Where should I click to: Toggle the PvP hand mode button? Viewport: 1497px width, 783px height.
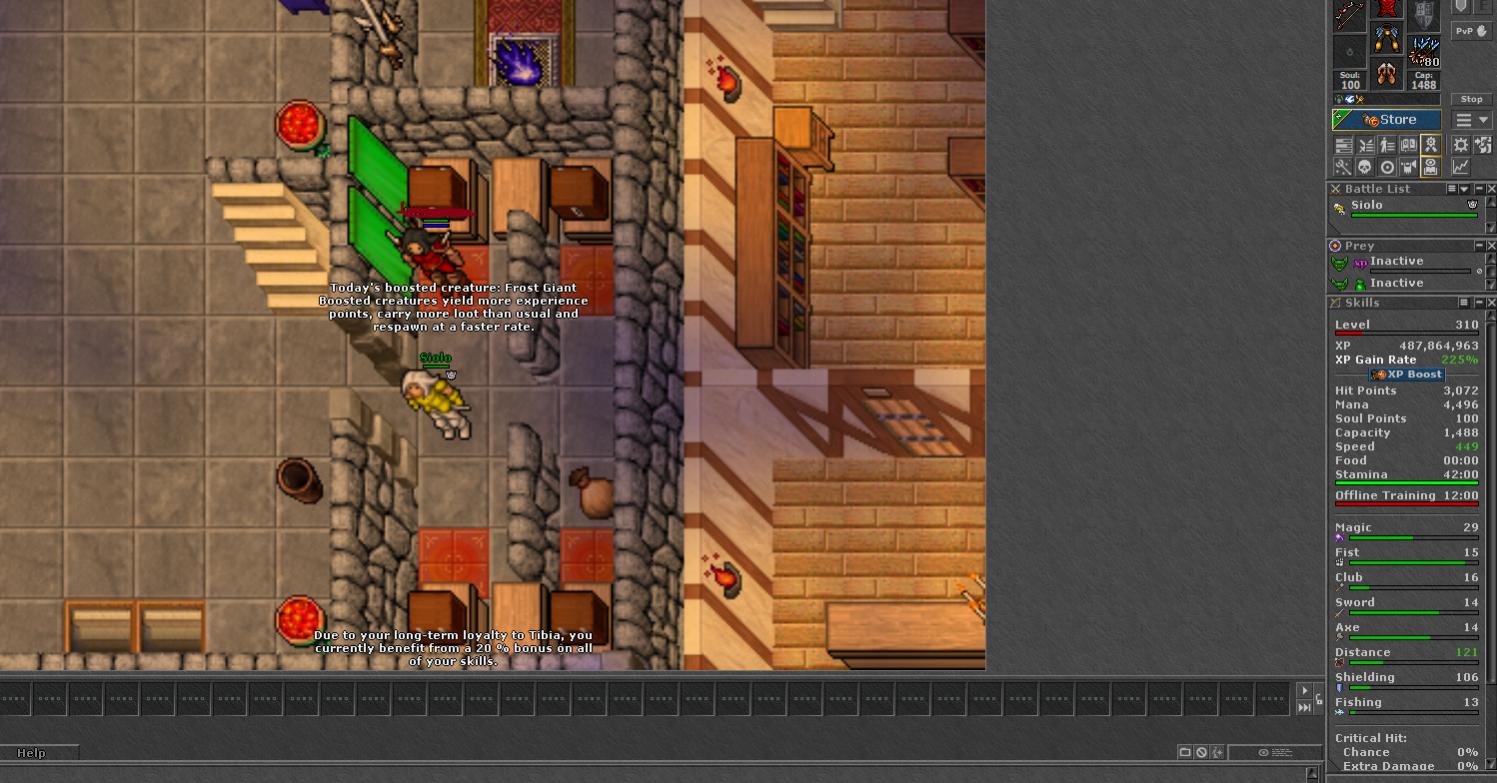click(x=1471, y=31)
